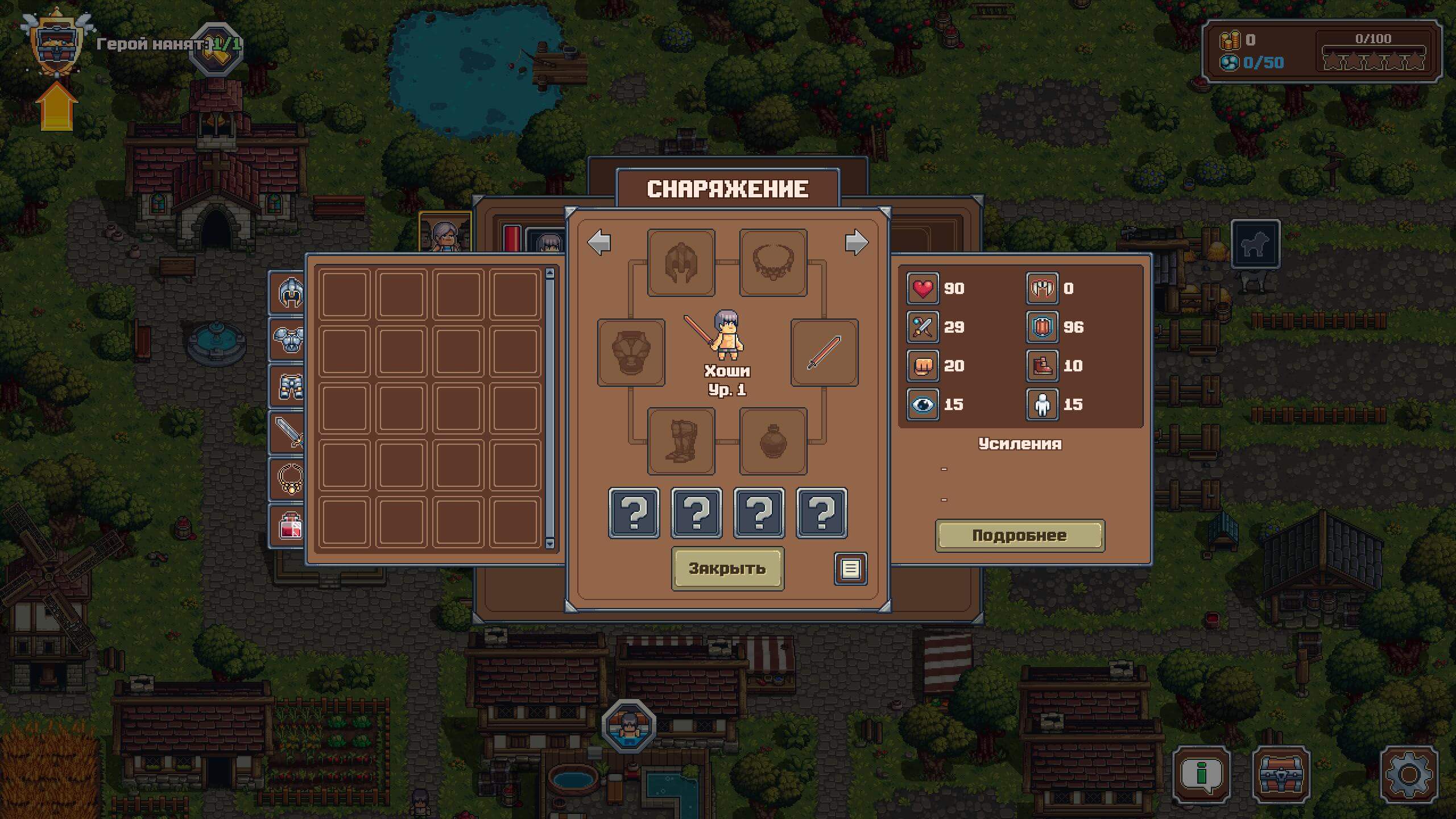Image resolution: width=1456 pixels, height=819 pixels.
Task: Filter inventory by necklaces tab
Action: tap(288, 479)
